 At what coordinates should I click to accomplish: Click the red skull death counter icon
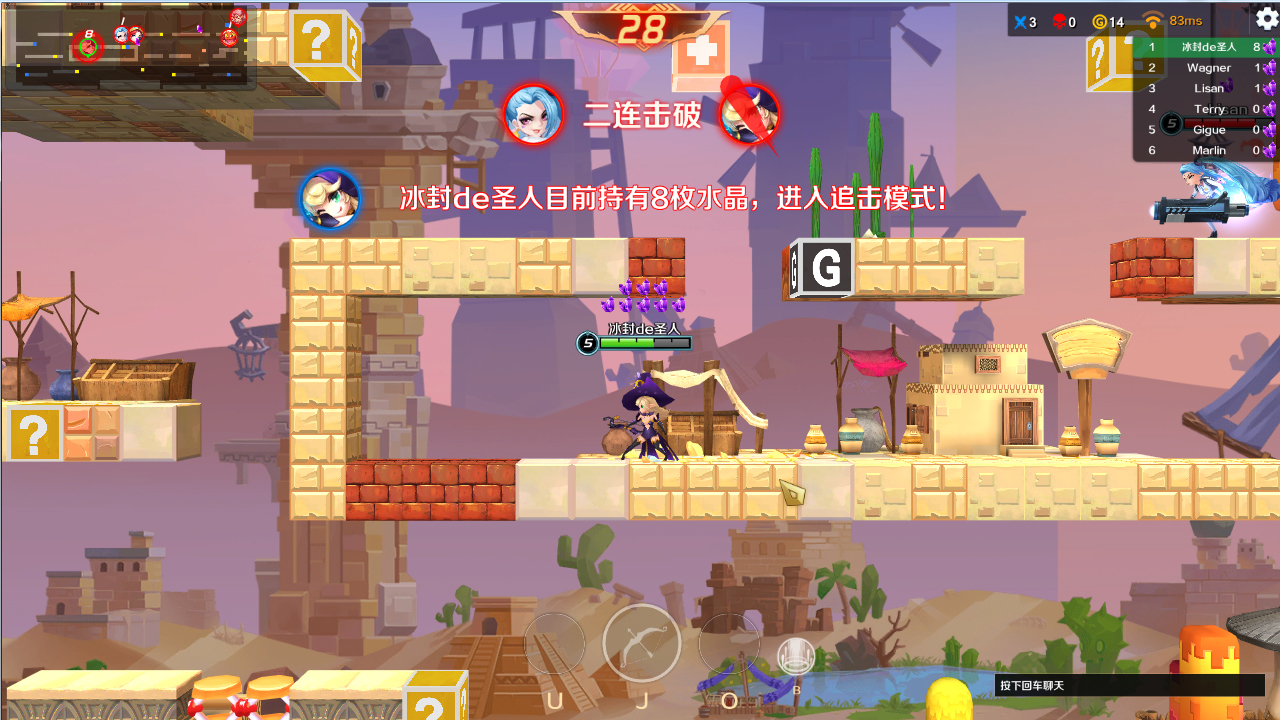(x=1058, y=21)
